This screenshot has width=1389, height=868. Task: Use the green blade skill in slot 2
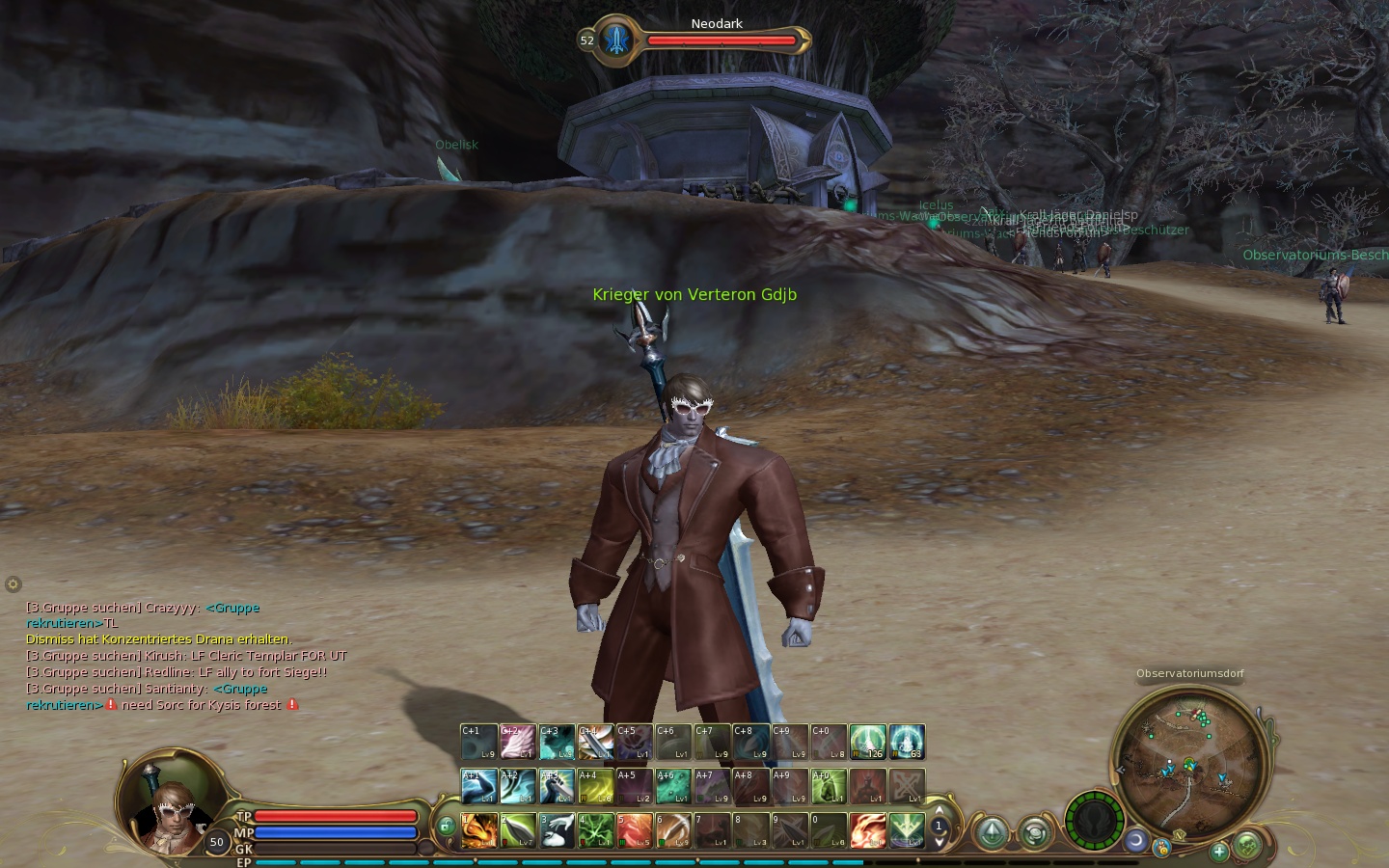point(518,830)
